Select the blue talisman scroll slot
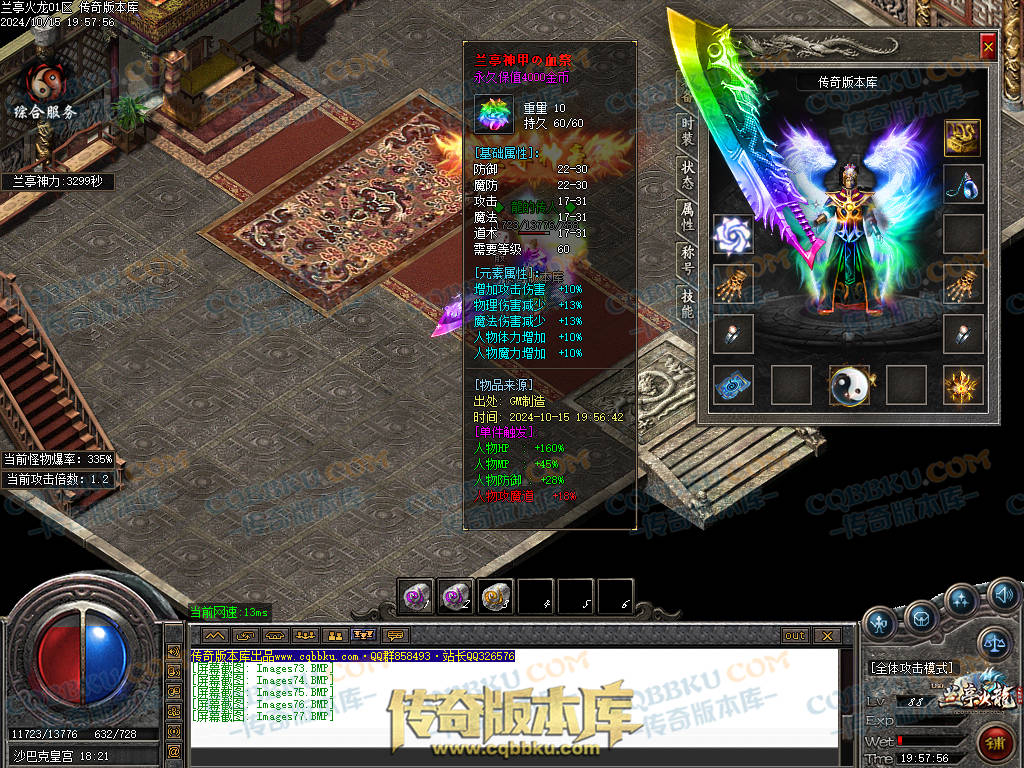 (733, 385)
